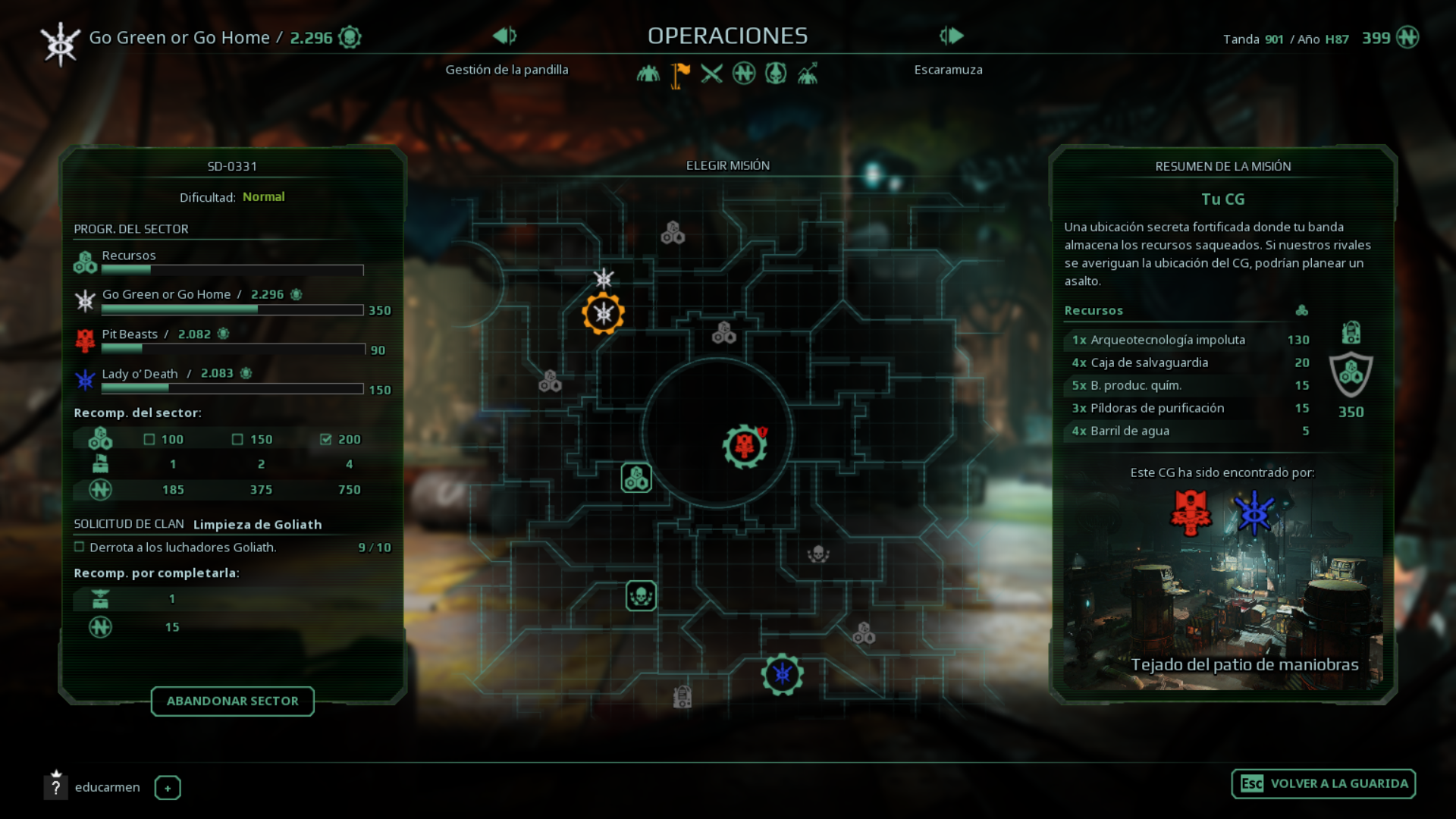Switch to the crossed blades tab
This screenshot has height=819, width=1456.
click(711, 74)
